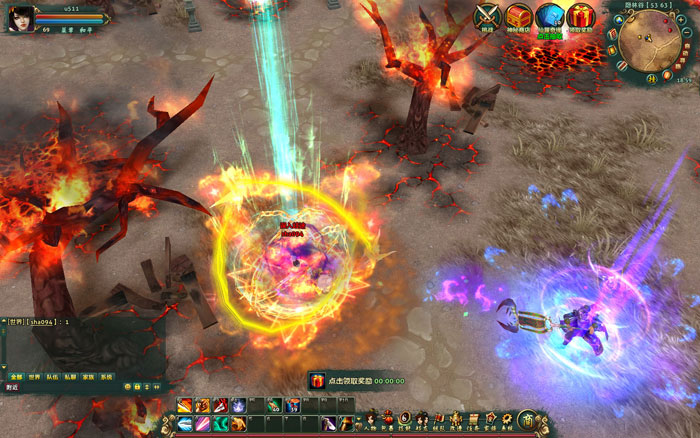Select the 私聊 private chat tab
Viewport: 700px width, 438px height.
70,377
